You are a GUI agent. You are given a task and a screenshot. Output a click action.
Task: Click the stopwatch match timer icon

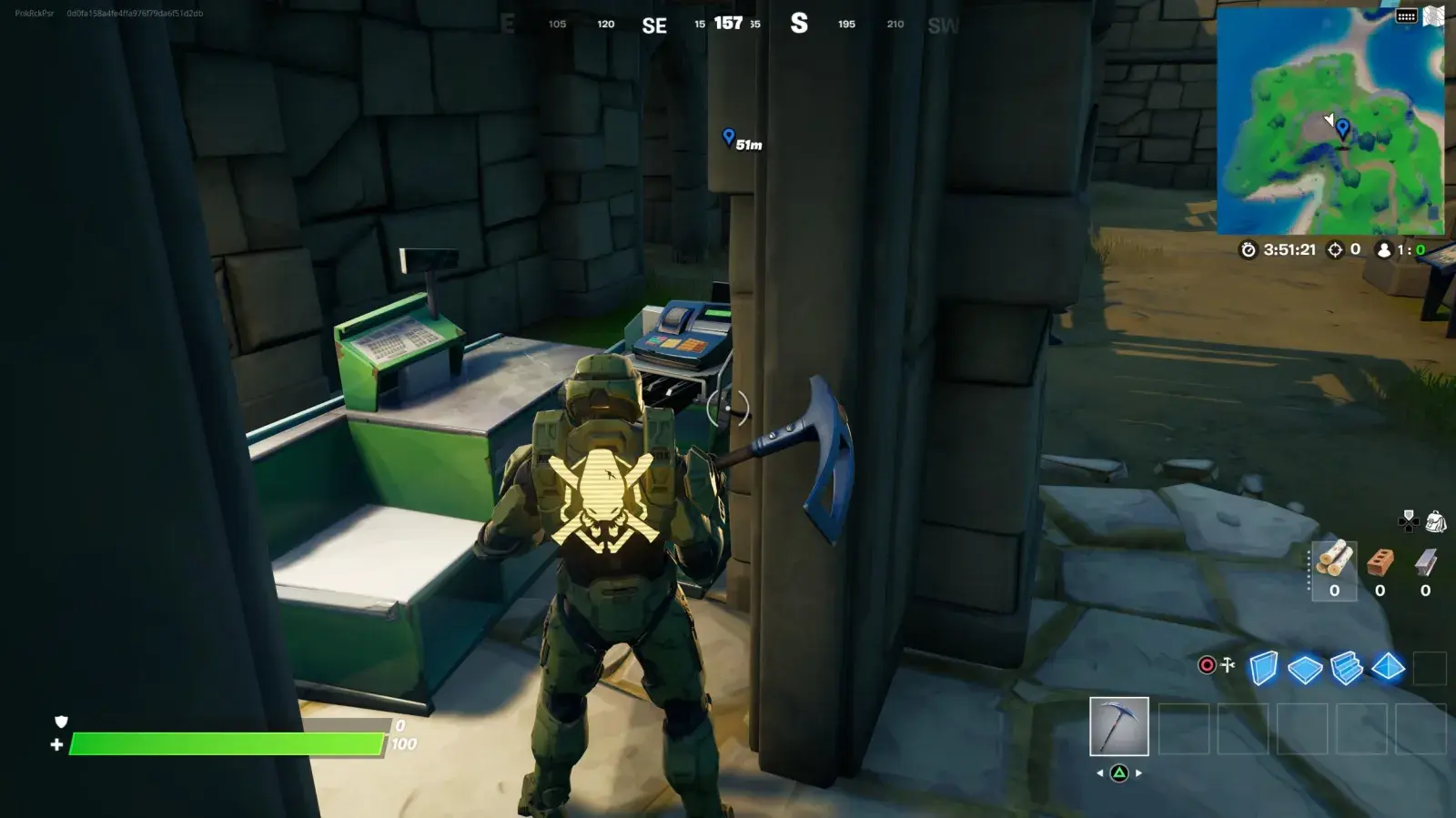click(x=1249, y=249)
